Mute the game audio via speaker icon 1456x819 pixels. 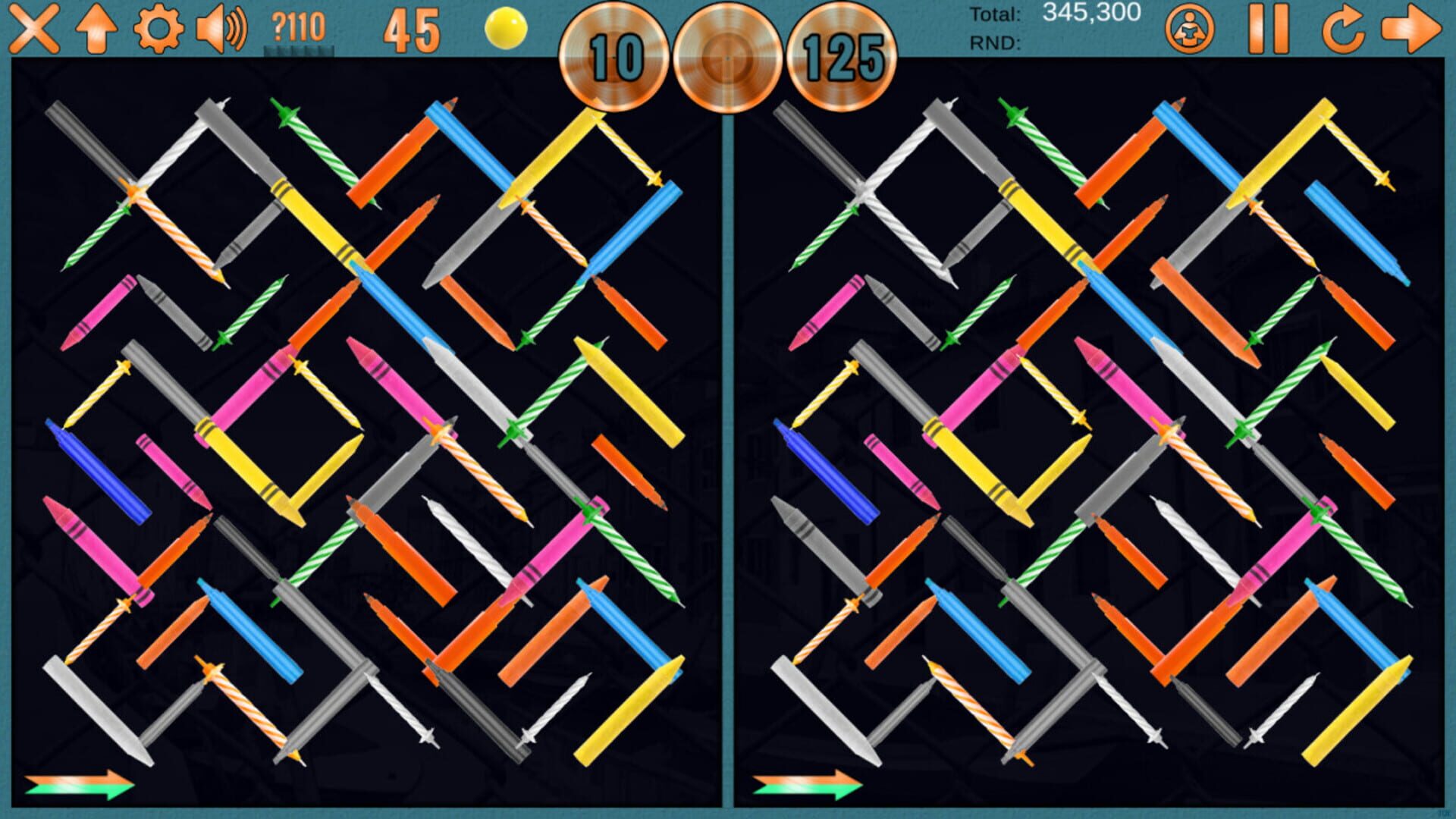coord(220,30)
